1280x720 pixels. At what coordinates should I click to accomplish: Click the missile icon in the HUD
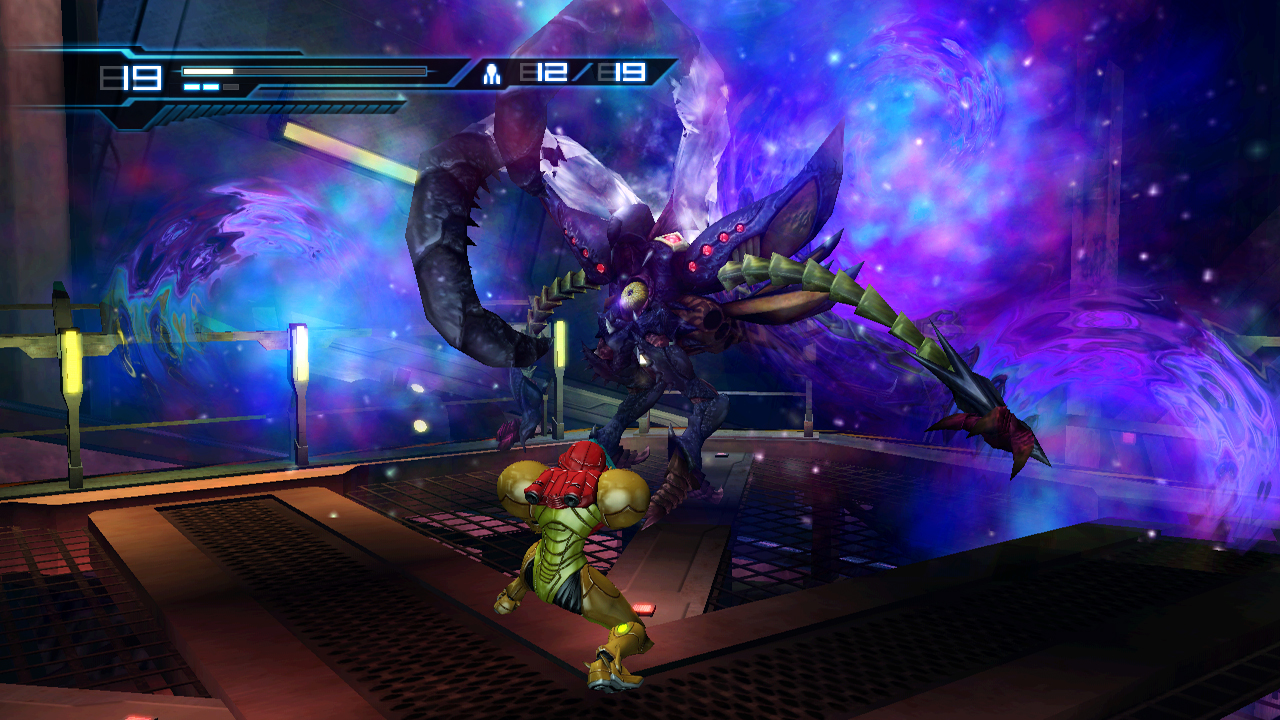click(x=491, y=73)
